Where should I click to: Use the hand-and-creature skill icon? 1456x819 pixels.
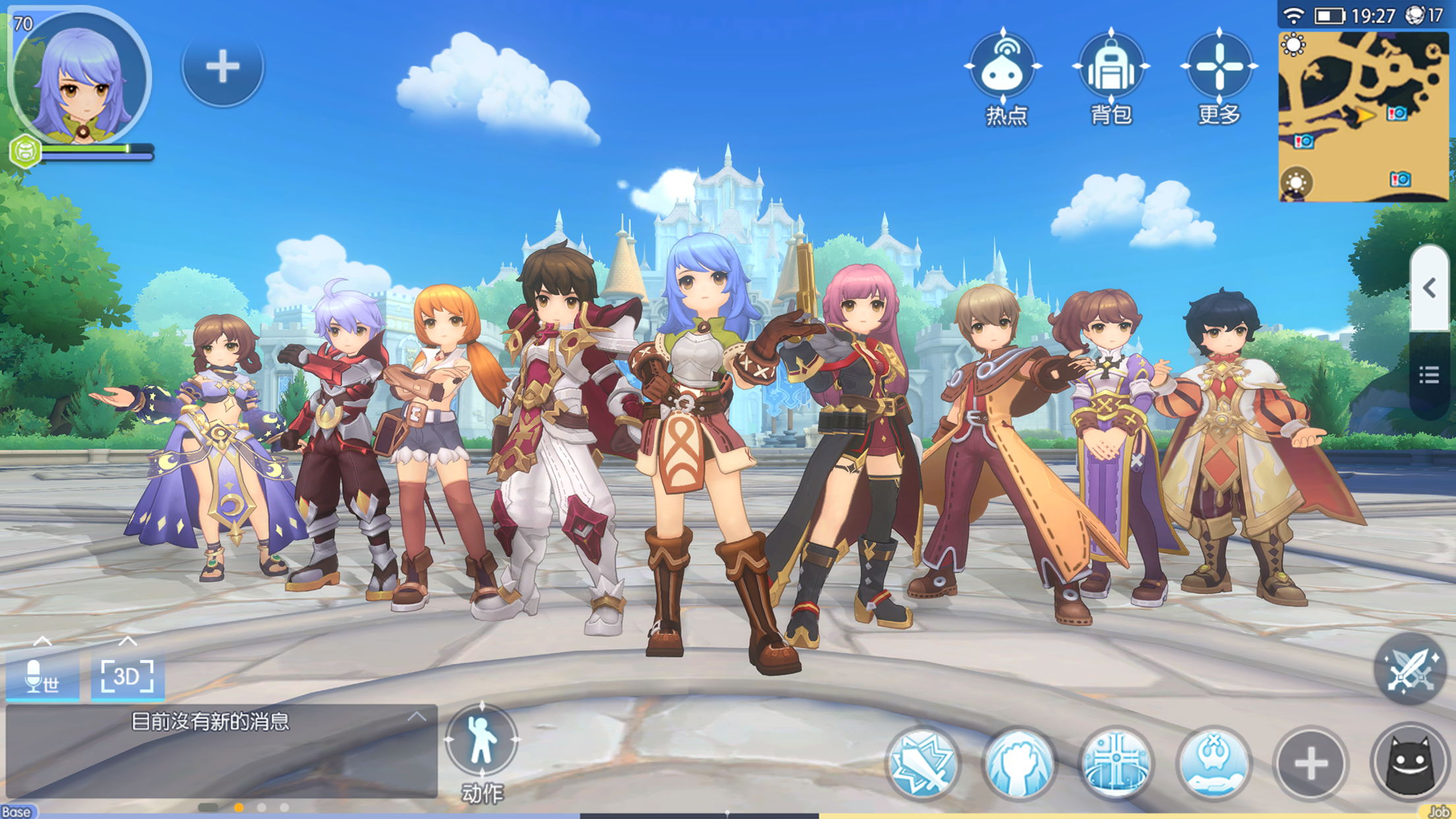coord(1213,763)
